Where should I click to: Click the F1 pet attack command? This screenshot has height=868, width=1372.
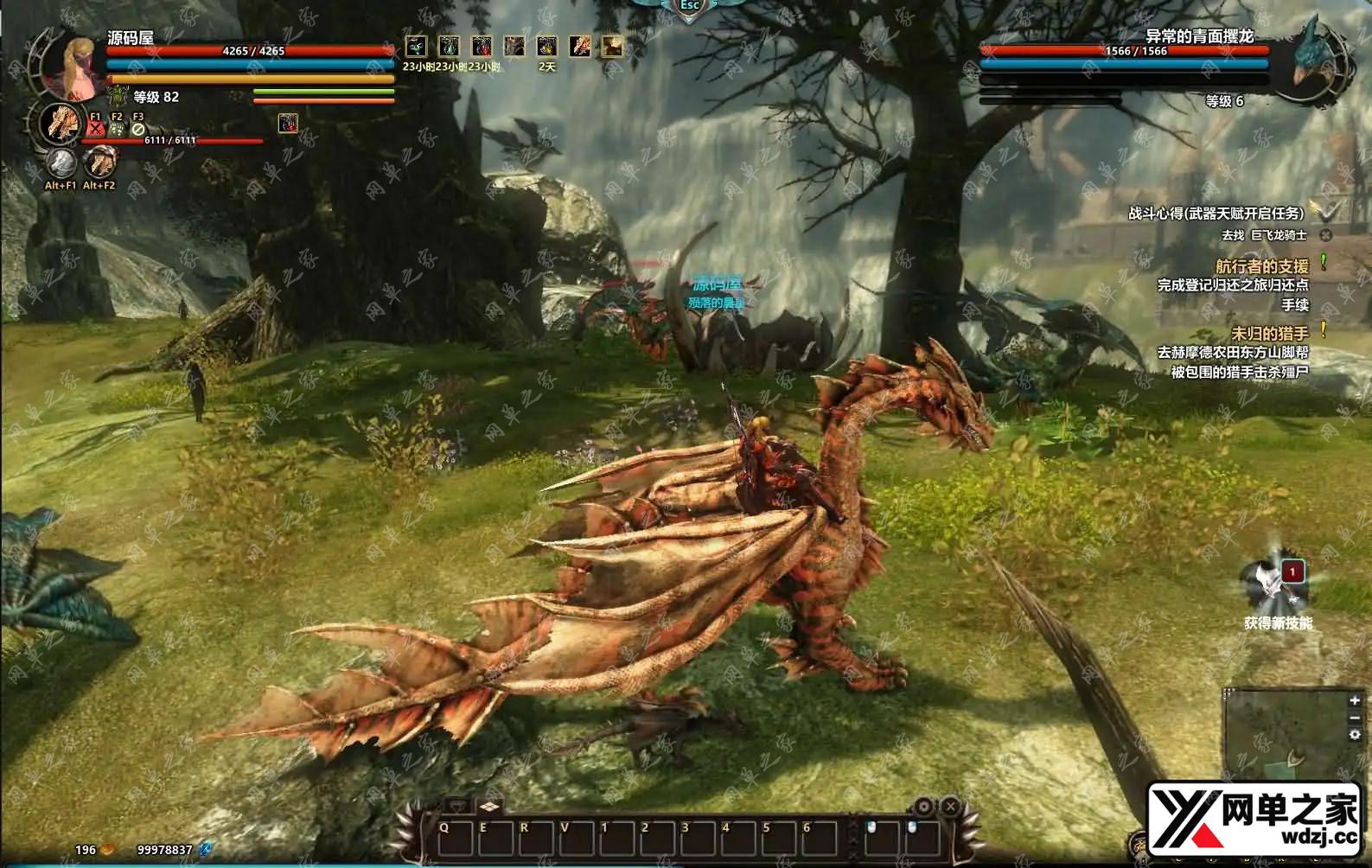(x=95, y=129)
